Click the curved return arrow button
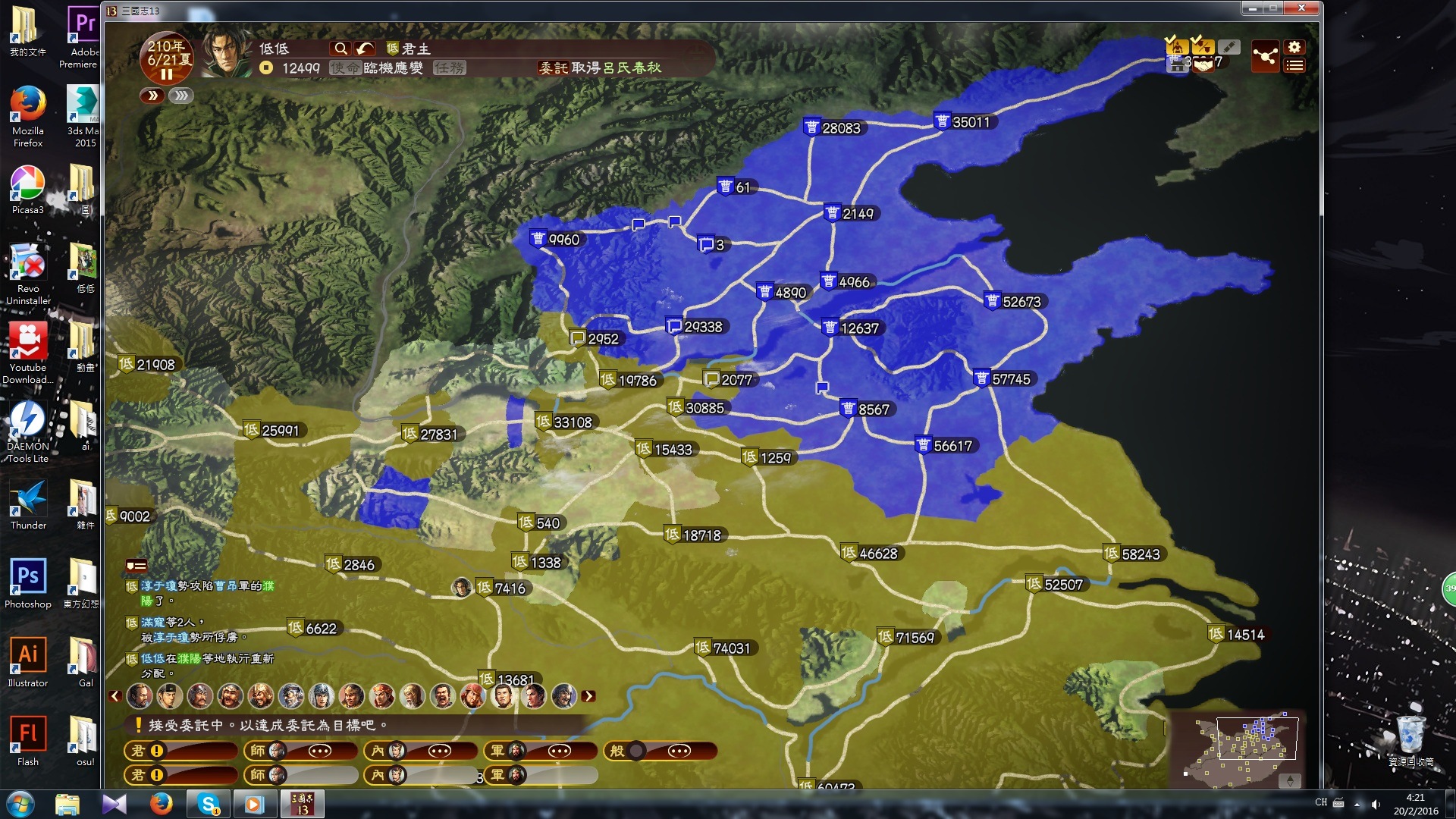The height and width of the screenshot is (819, 1456). [x=365, y=49]
